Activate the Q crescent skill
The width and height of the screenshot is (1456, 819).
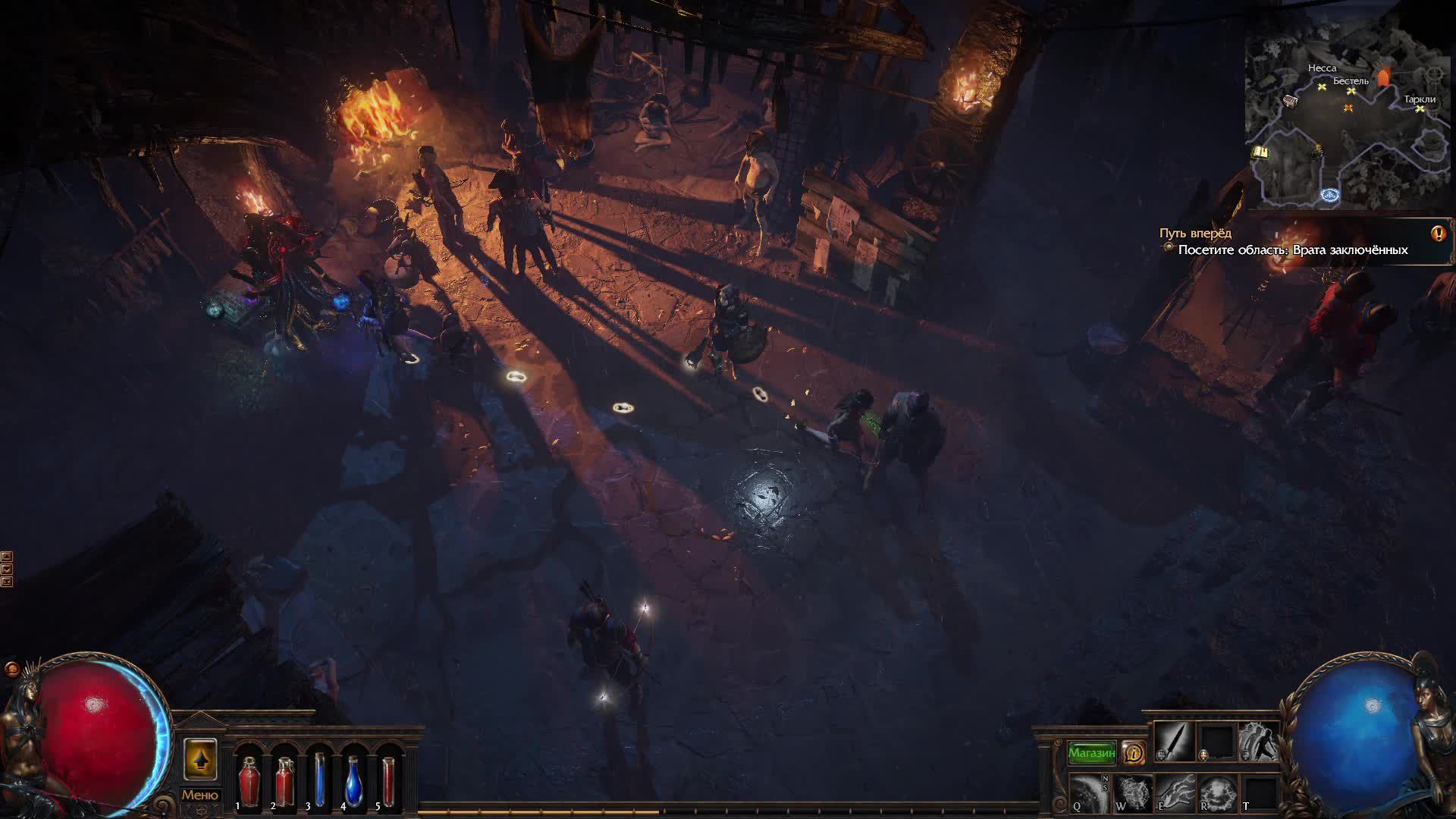[x=1089, y=793]
